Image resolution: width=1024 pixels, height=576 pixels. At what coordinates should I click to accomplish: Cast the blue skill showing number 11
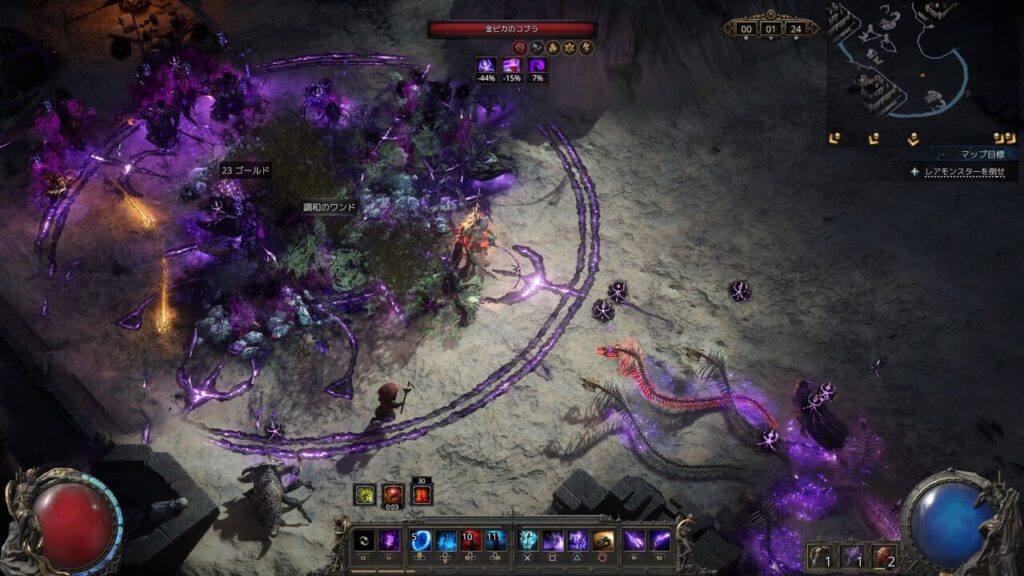click(x=495, y=541)
